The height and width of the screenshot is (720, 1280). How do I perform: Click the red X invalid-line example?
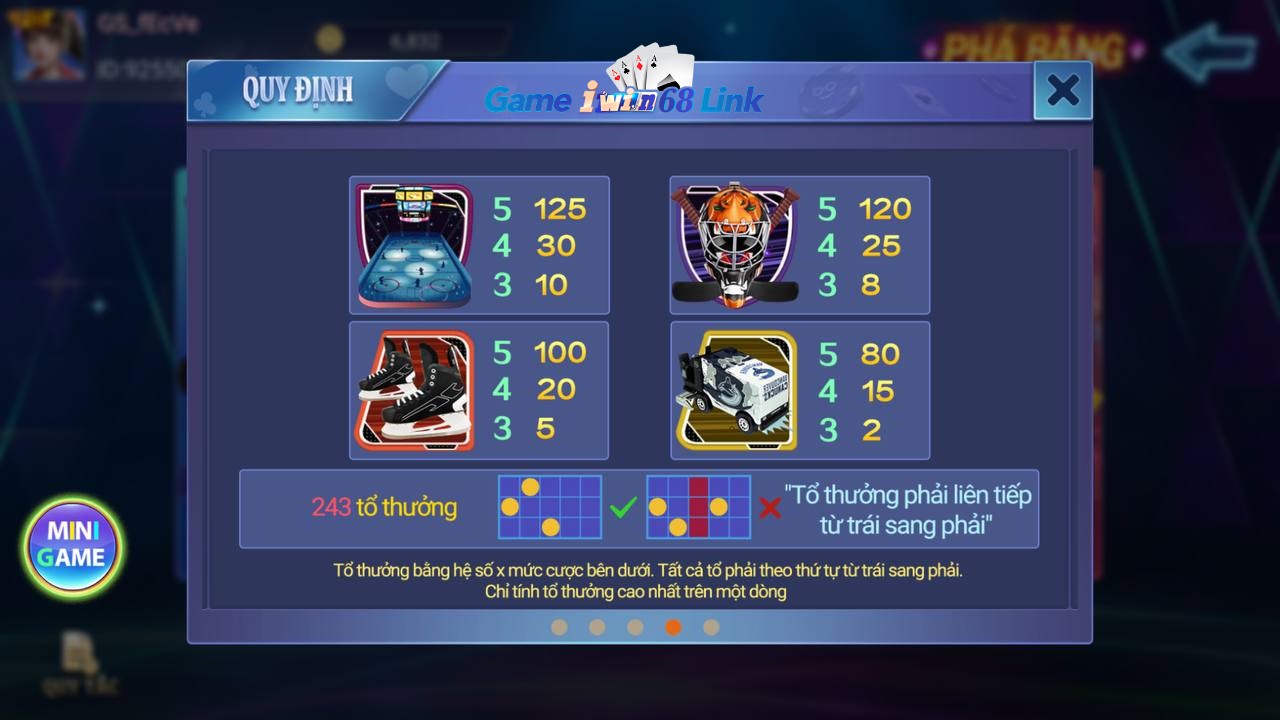click(770, 508)
